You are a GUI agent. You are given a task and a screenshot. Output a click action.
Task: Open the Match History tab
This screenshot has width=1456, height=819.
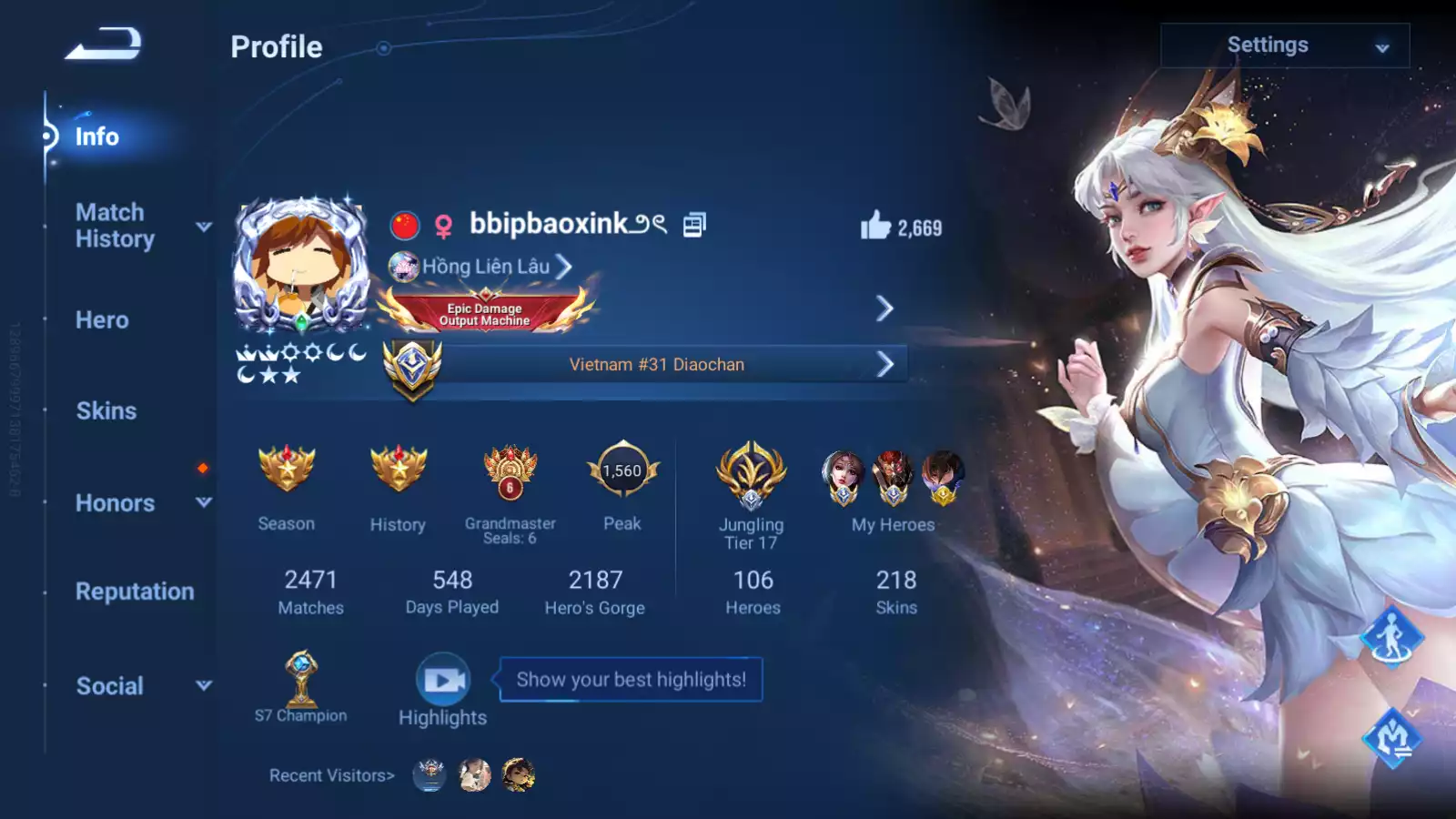point(115,226)
